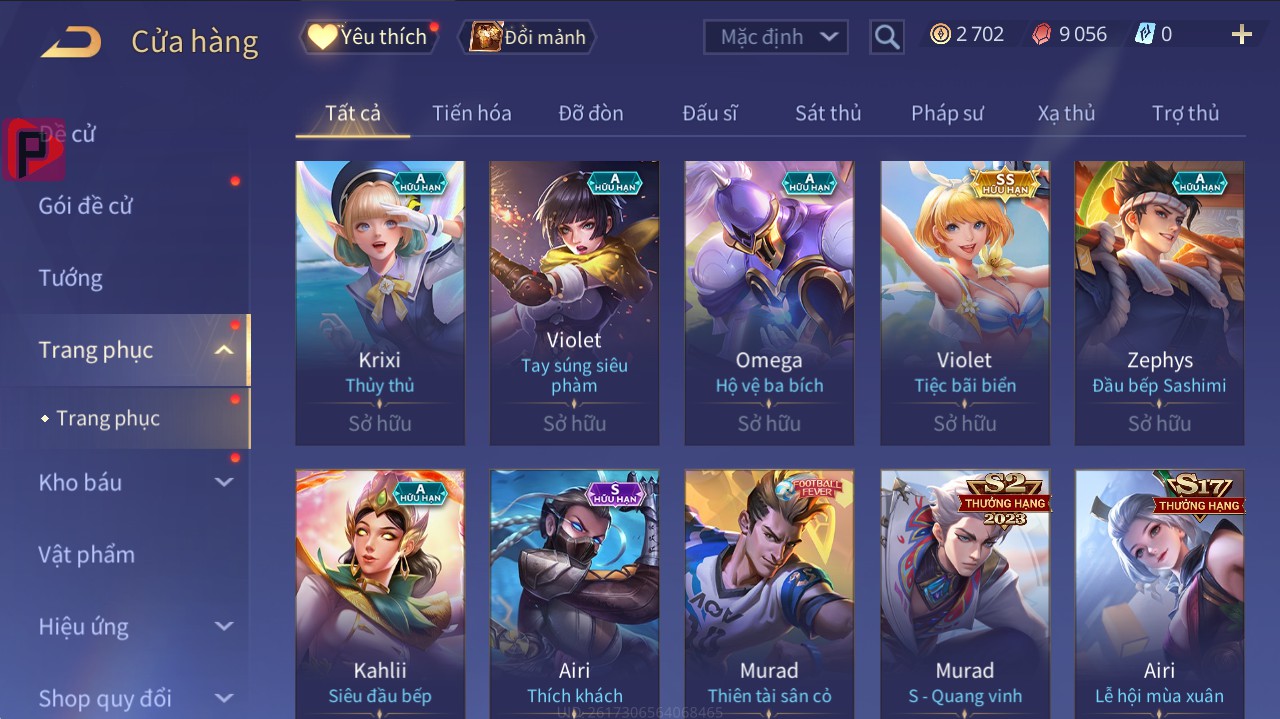Collapse the Trang phục sidebar section
This screenshot has height=719, width=1280.
point(224,350)
